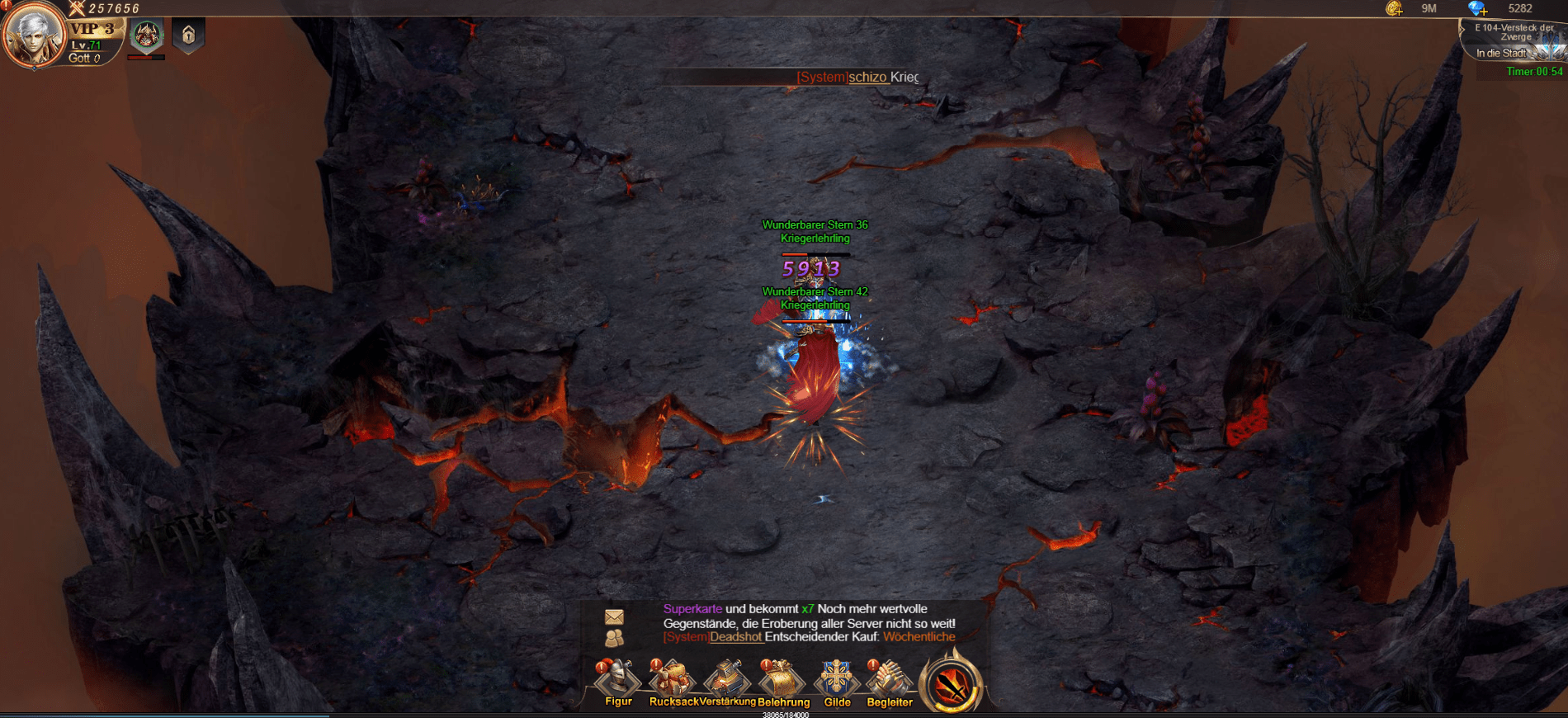Open the Rucksack inventory
Screen dimensions: 1568x718
(672, 682)
